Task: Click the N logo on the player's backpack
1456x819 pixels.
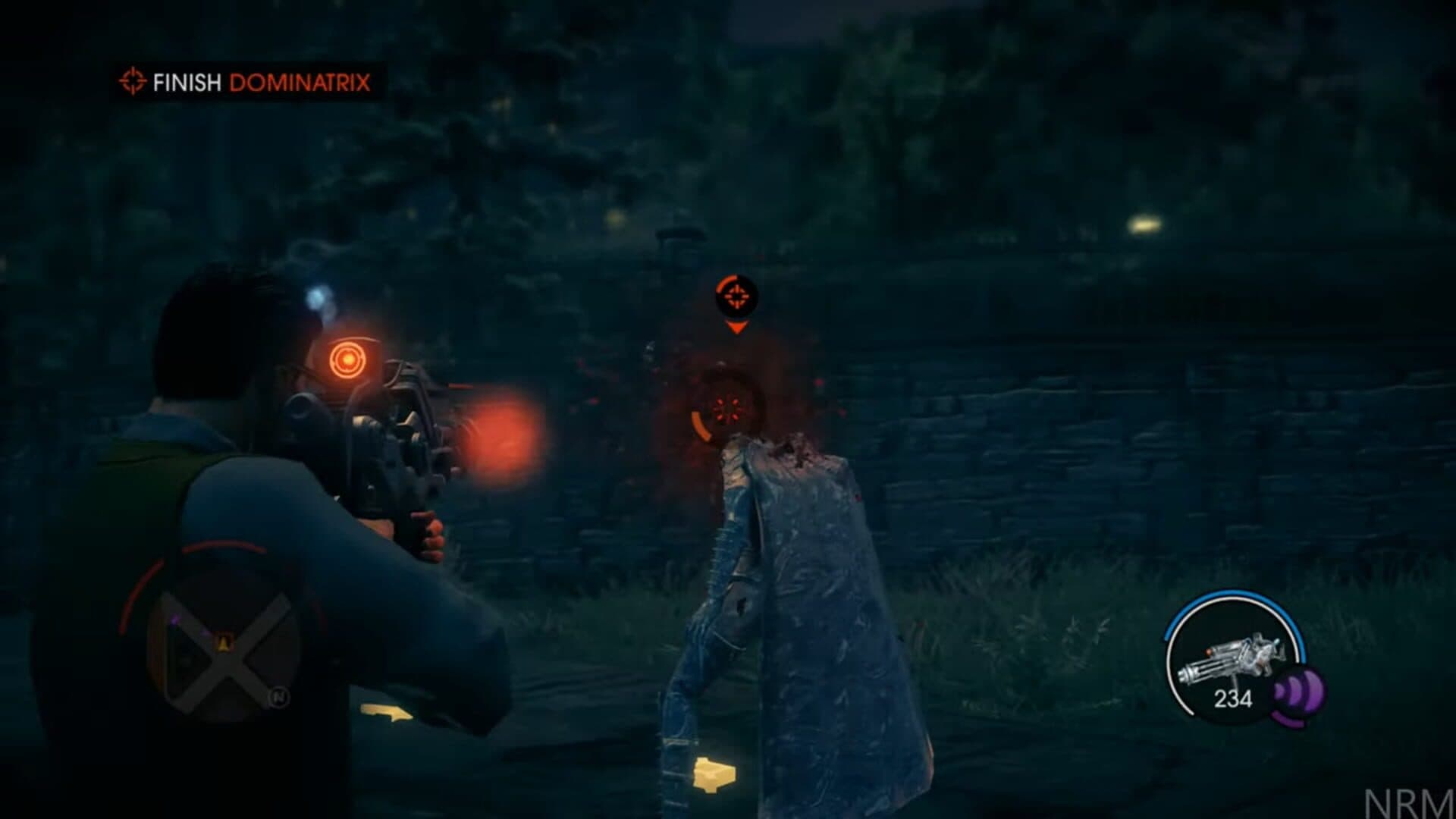Action: pyautogui.click(x=281, y=697)
